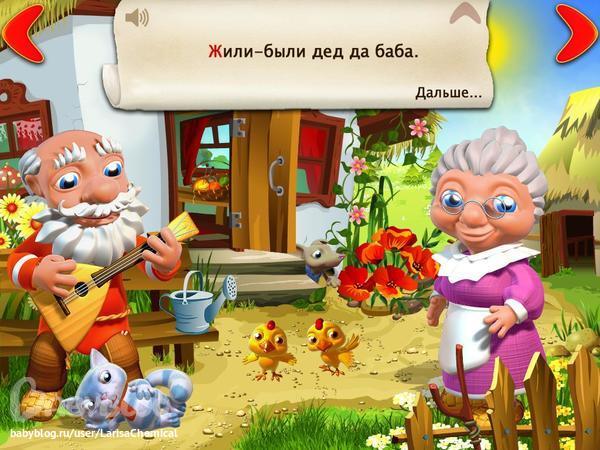Play narration with the speaker icon
Viewport: 600px width, 450px height.
coord(137,17)
